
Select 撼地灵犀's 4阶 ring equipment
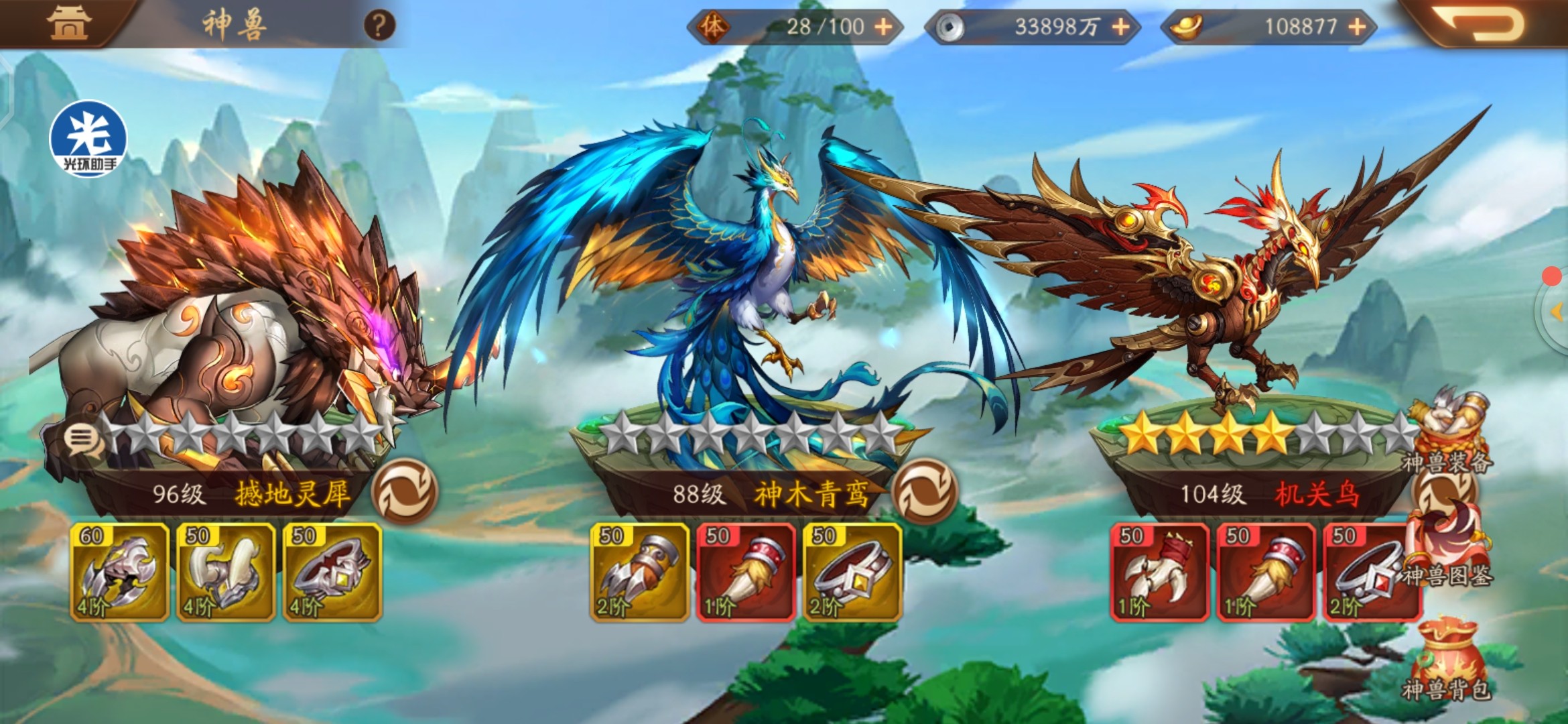(332, 572)
